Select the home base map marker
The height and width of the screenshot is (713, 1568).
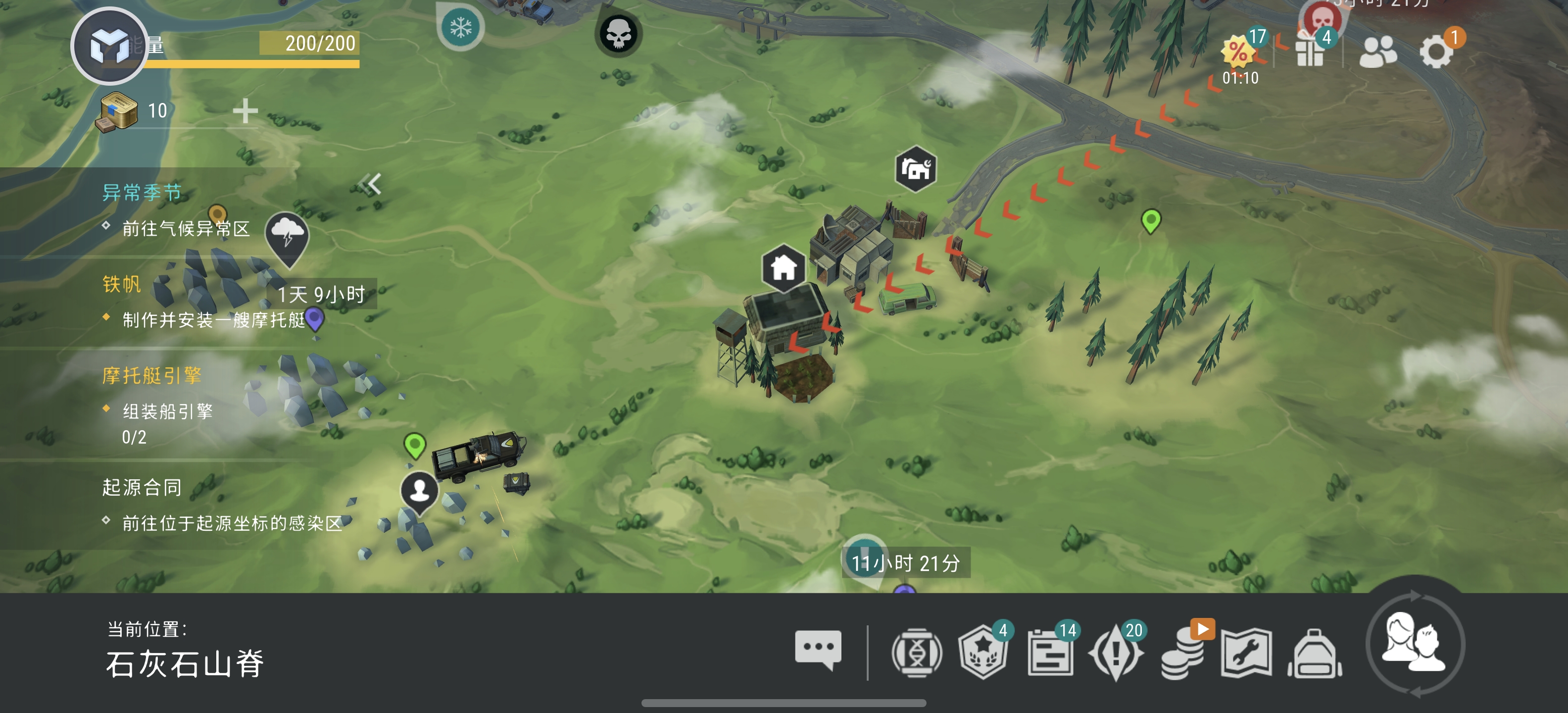tap(784, 268)
